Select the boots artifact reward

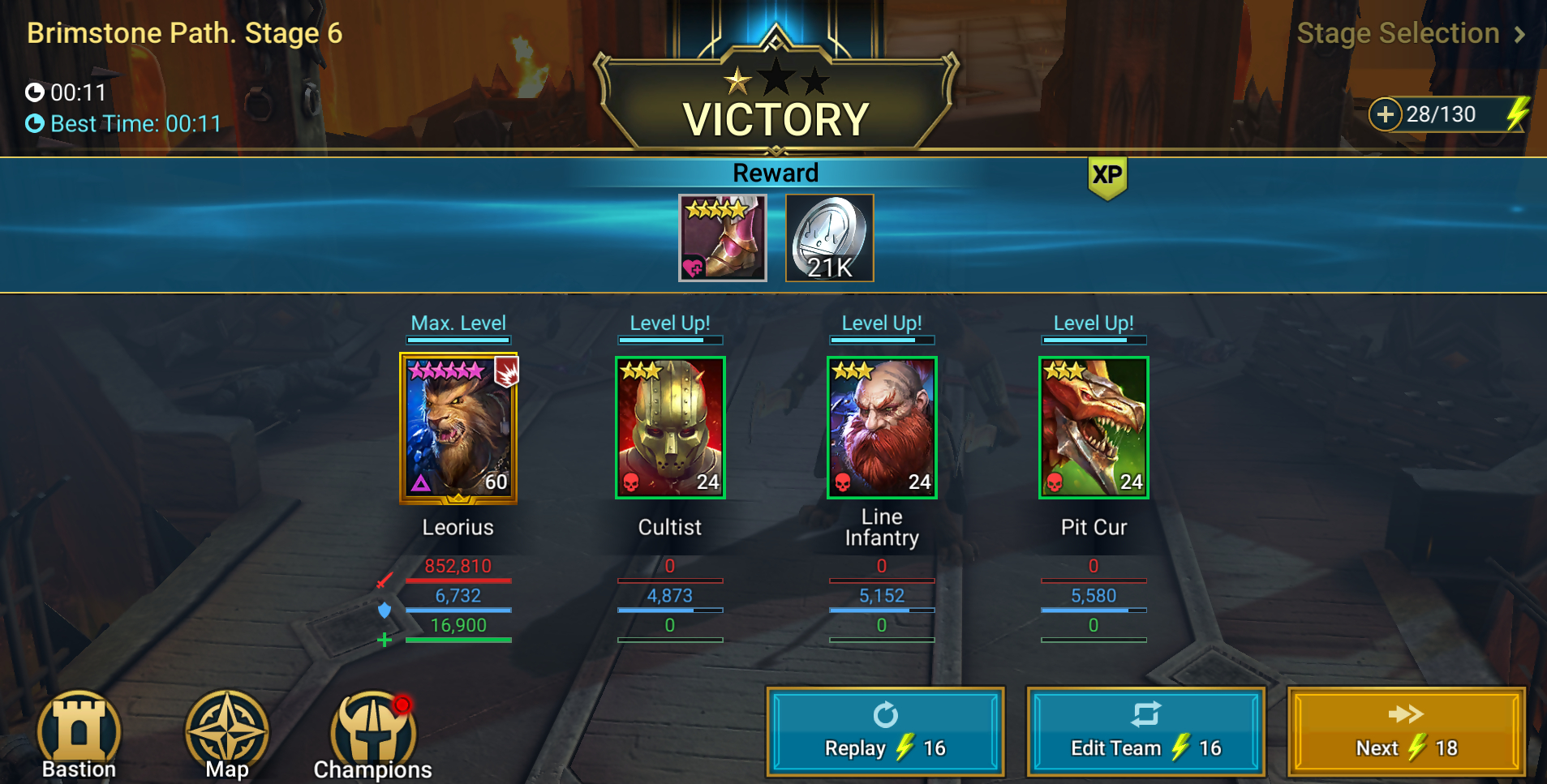coord(721,238)
